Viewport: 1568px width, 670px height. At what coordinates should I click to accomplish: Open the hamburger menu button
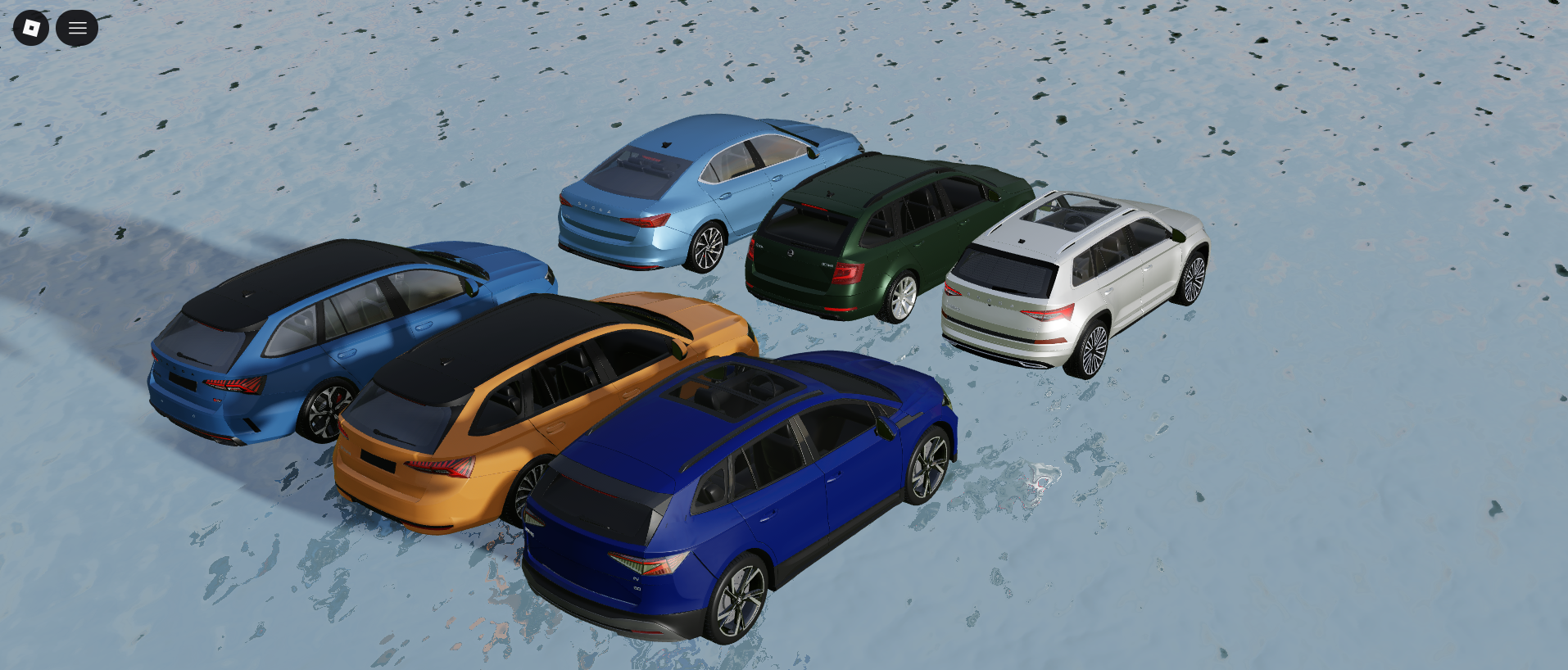click(77, 28)
